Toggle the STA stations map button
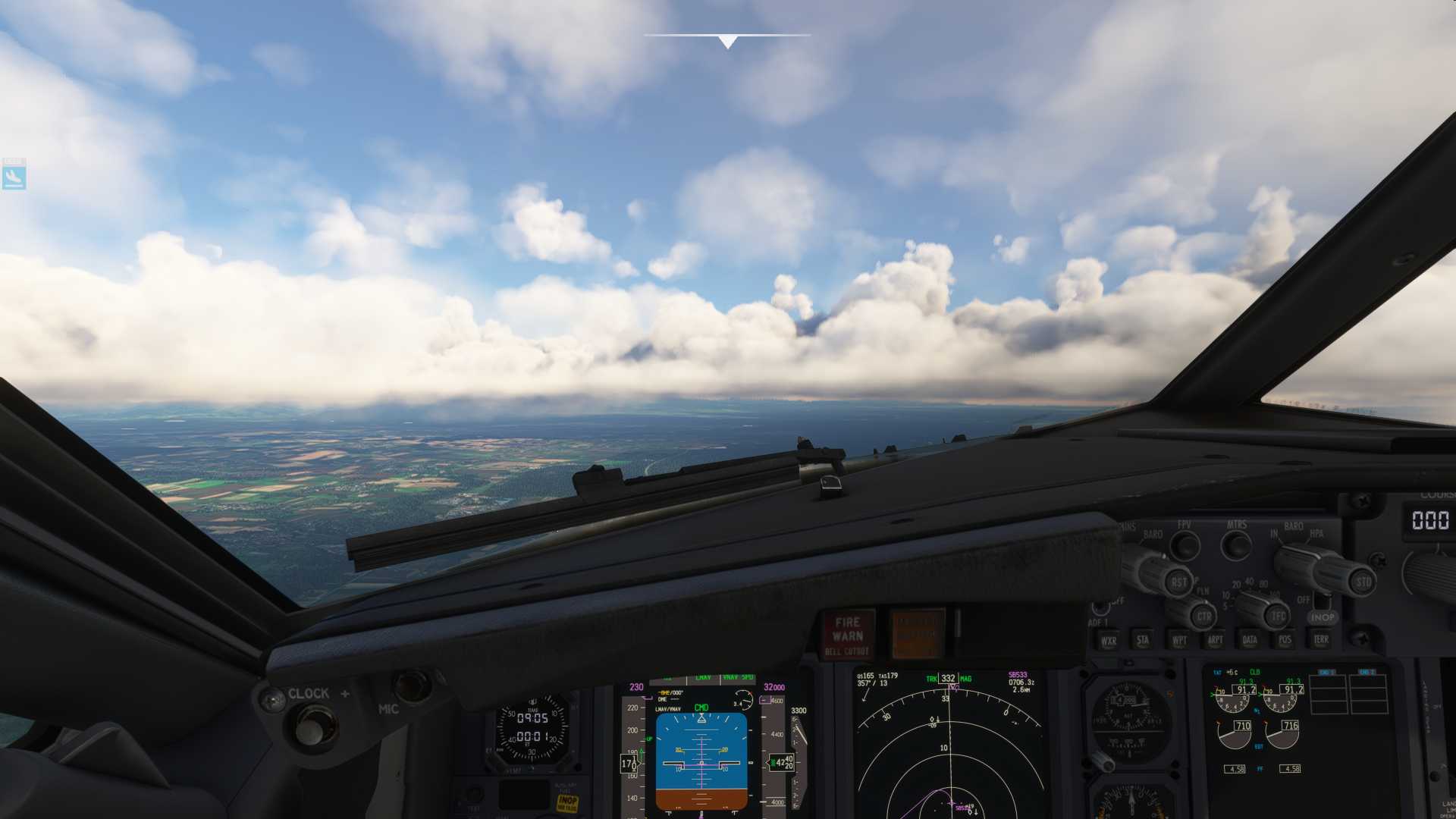This screenshot has height=819, width=1456. pos(1143,640)
